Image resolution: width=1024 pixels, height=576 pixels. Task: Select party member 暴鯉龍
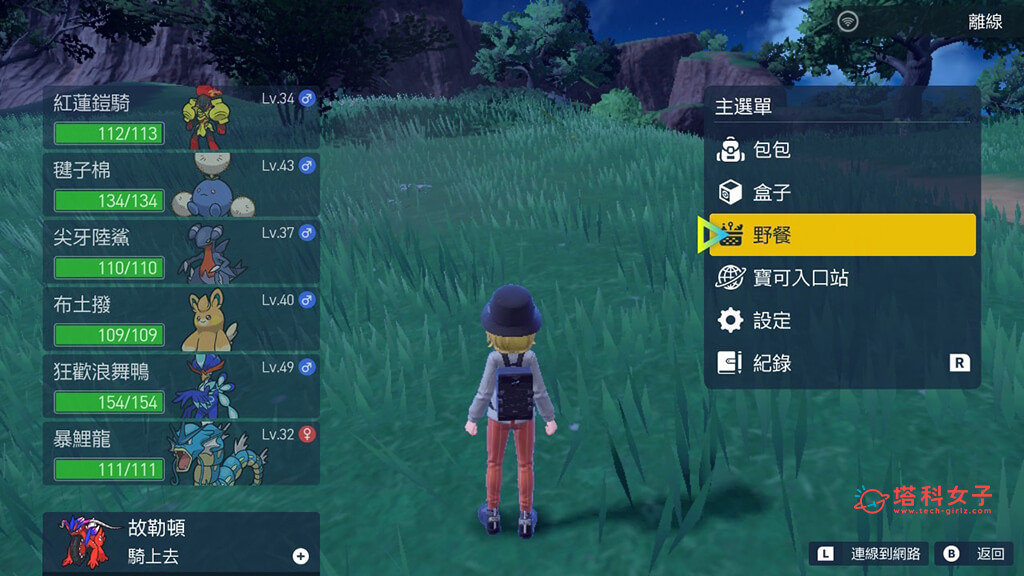[180, 452]
